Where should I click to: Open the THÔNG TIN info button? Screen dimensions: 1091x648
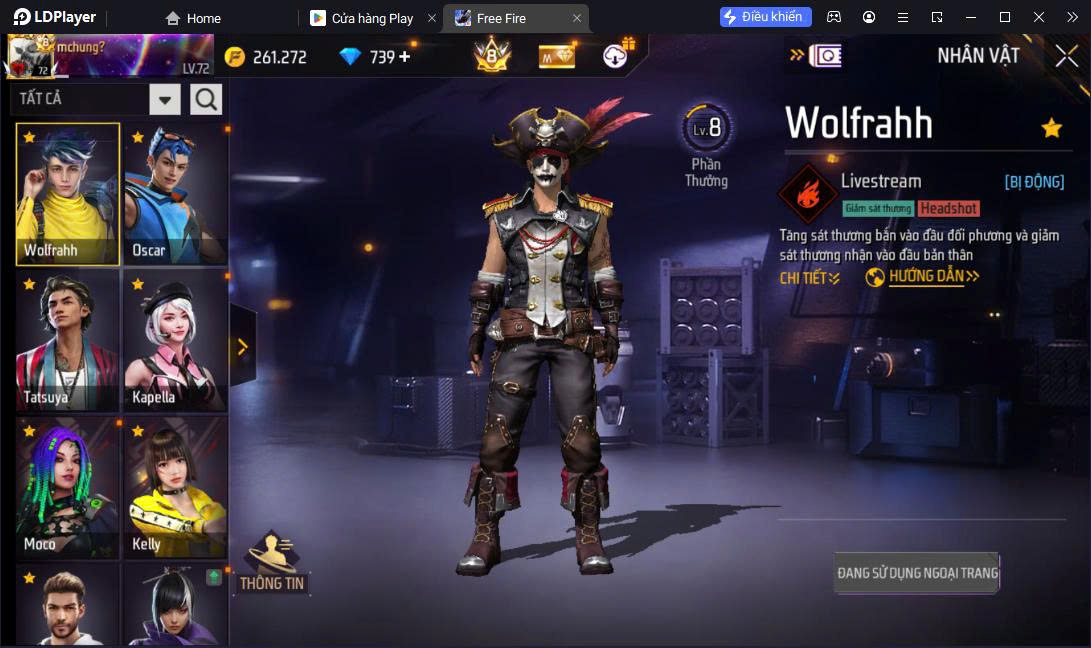[x=272, y=564]
